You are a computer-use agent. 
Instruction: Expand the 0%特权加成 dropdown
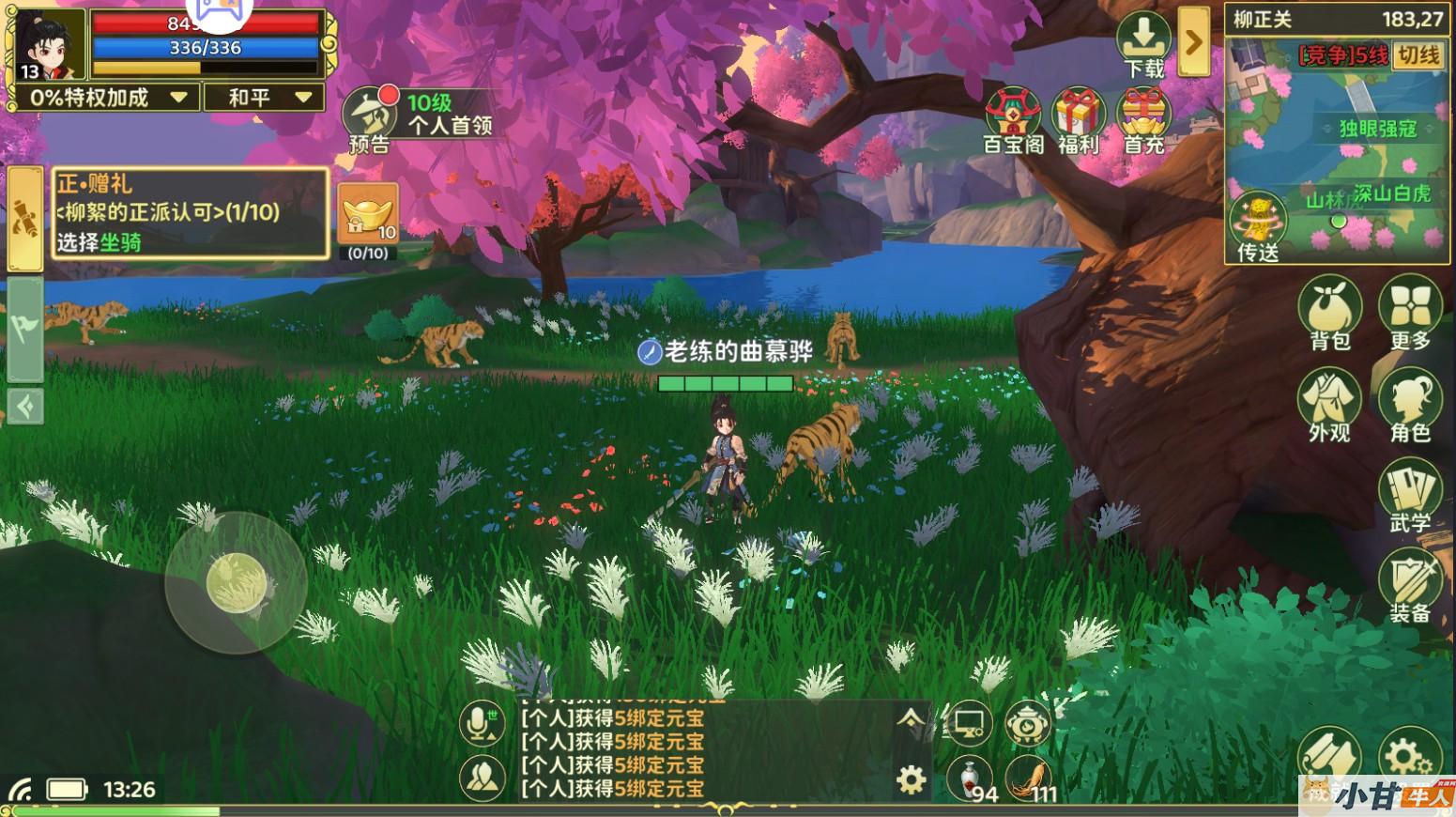coord(105,98)
